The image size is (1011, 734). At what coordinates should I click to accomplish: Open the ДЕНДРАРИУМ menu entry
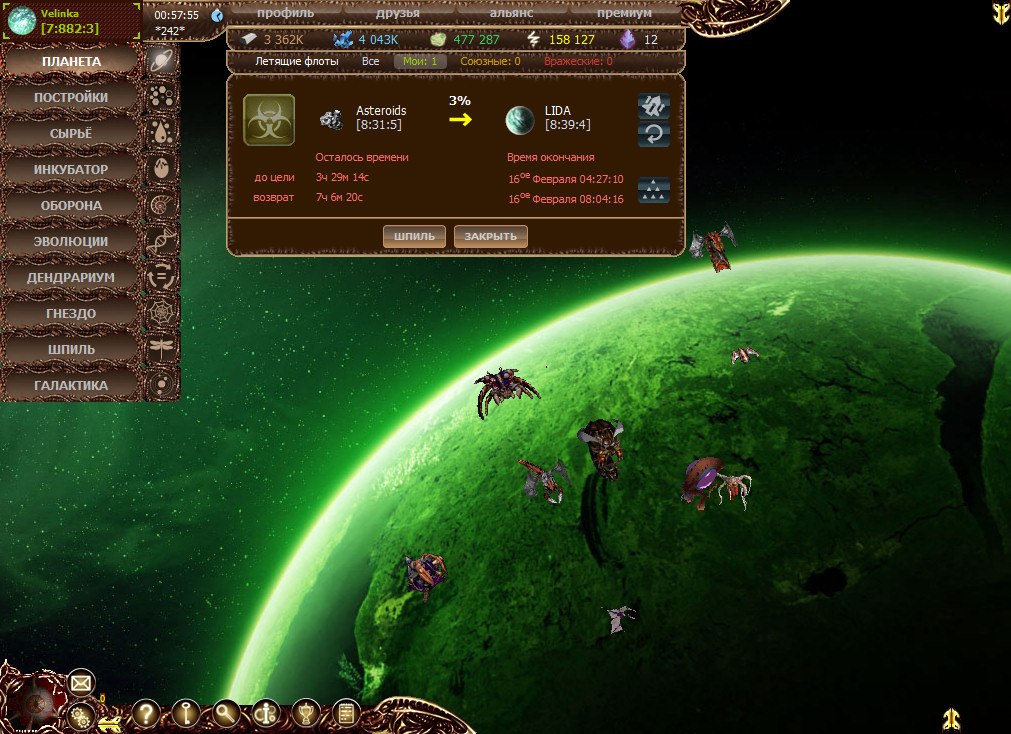70,278
